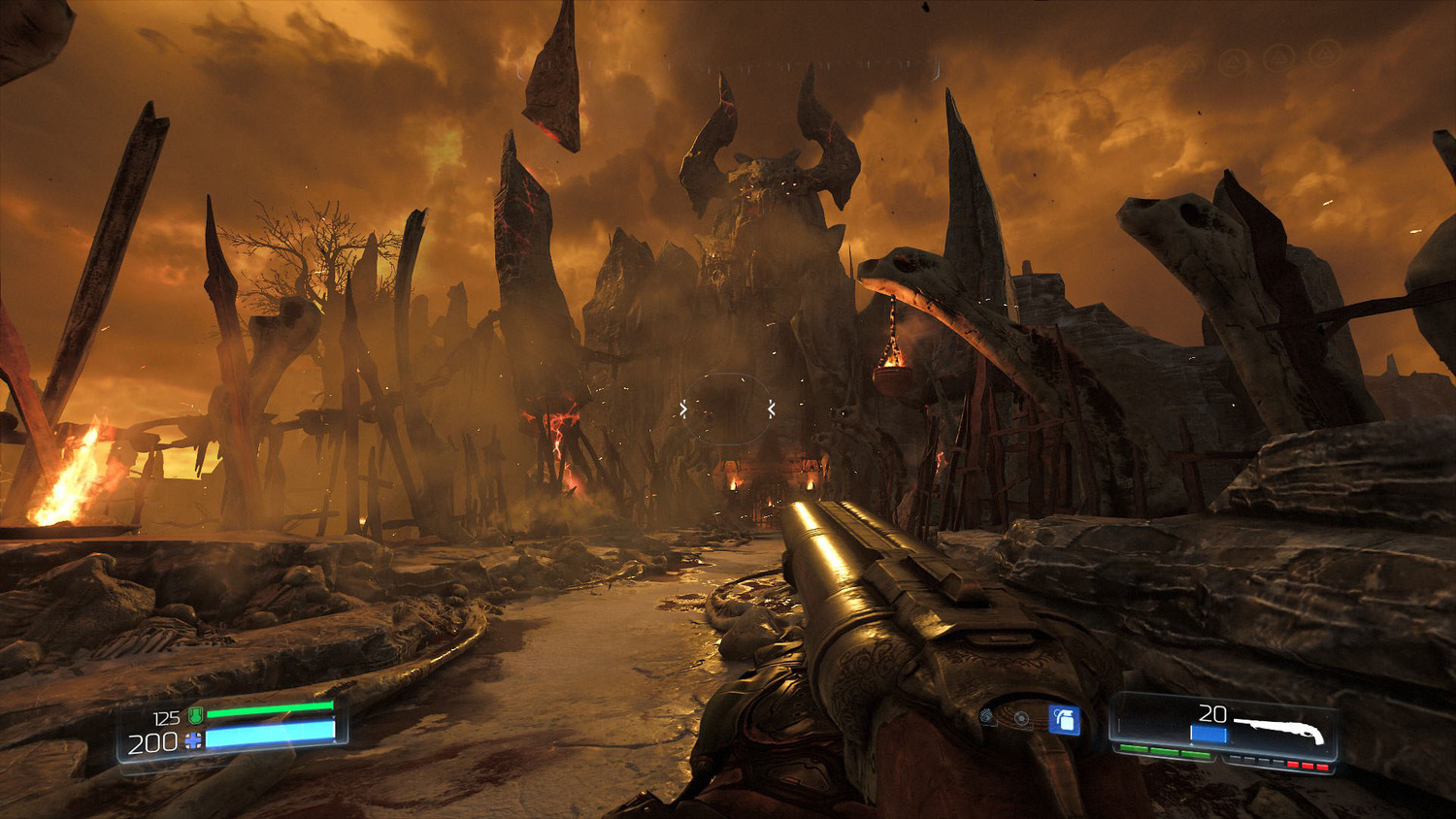Expand the right crosshair chevron arrow
Image resolution: width=1456 pixels, height=819 pixels.
coord(770,409)
